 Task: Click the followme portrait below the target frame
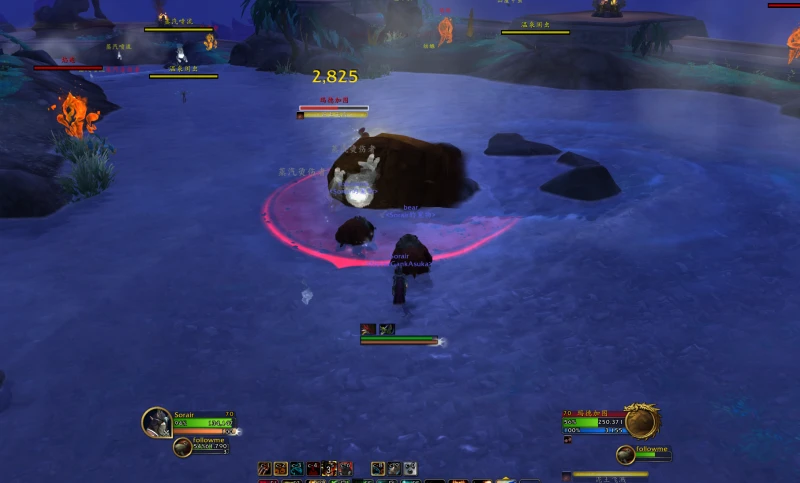pos(625,455)
